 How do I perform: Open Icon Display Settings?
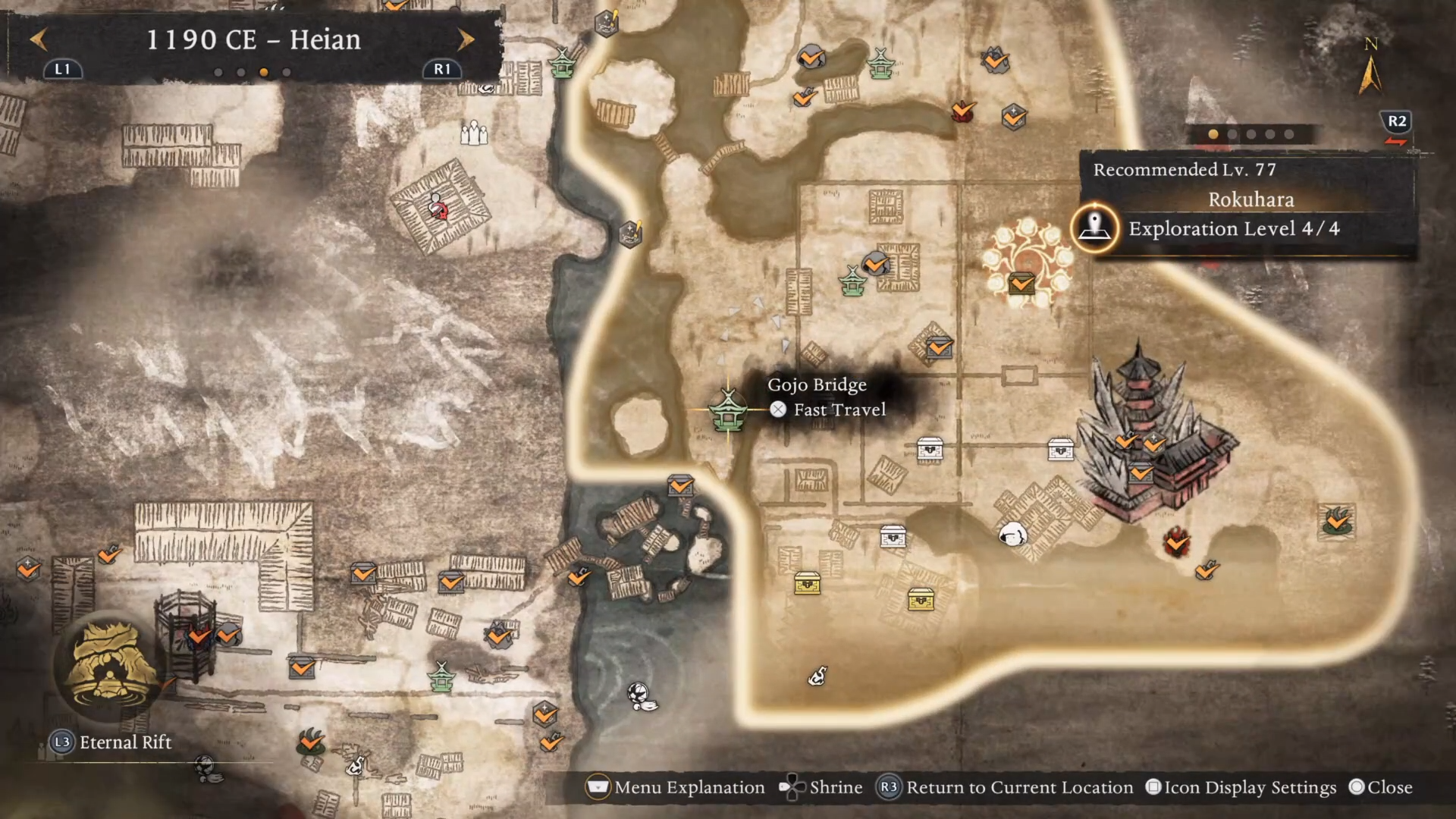(1241, 788)
